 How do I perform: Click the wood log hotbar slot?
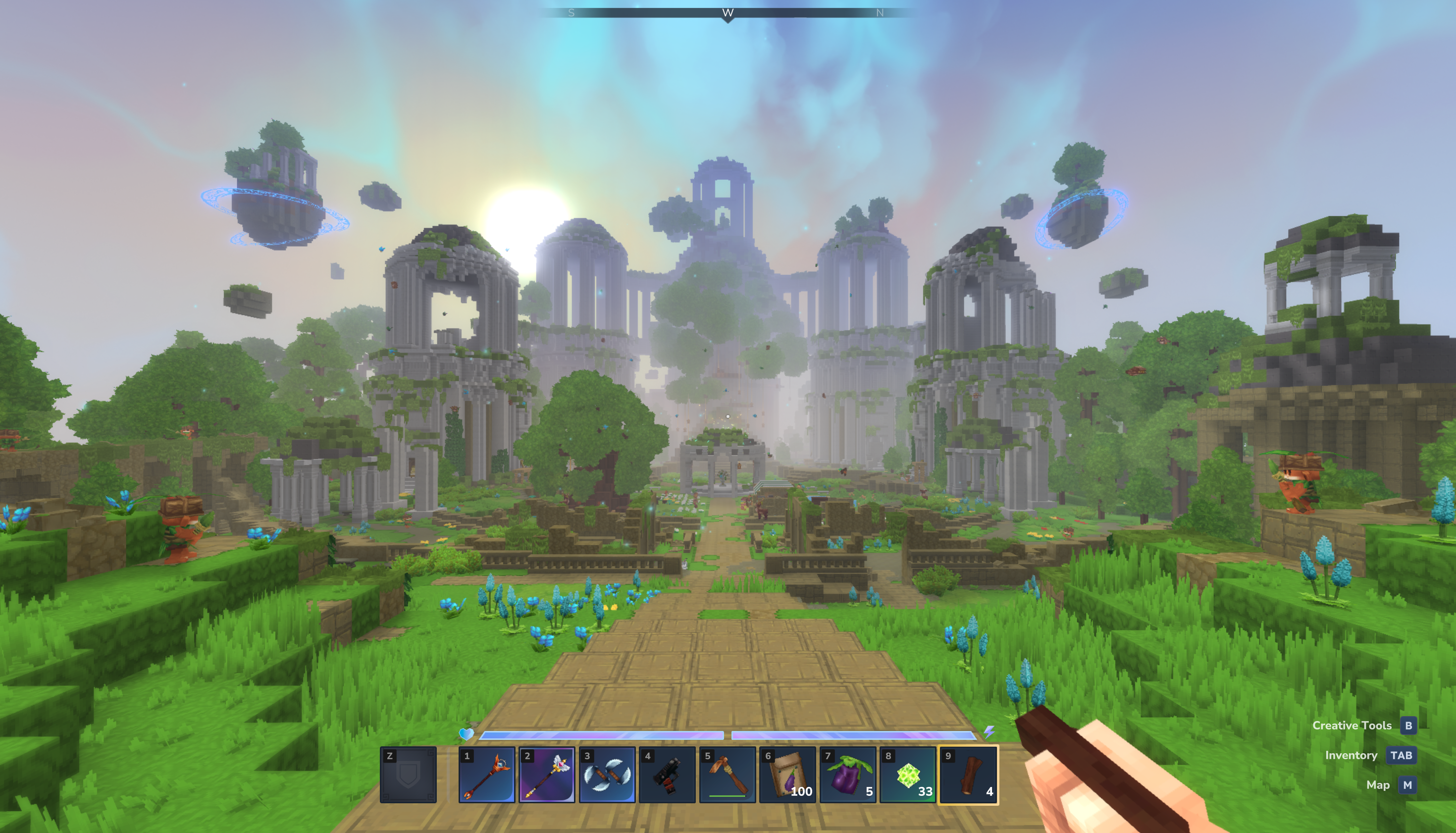[969, 775]
